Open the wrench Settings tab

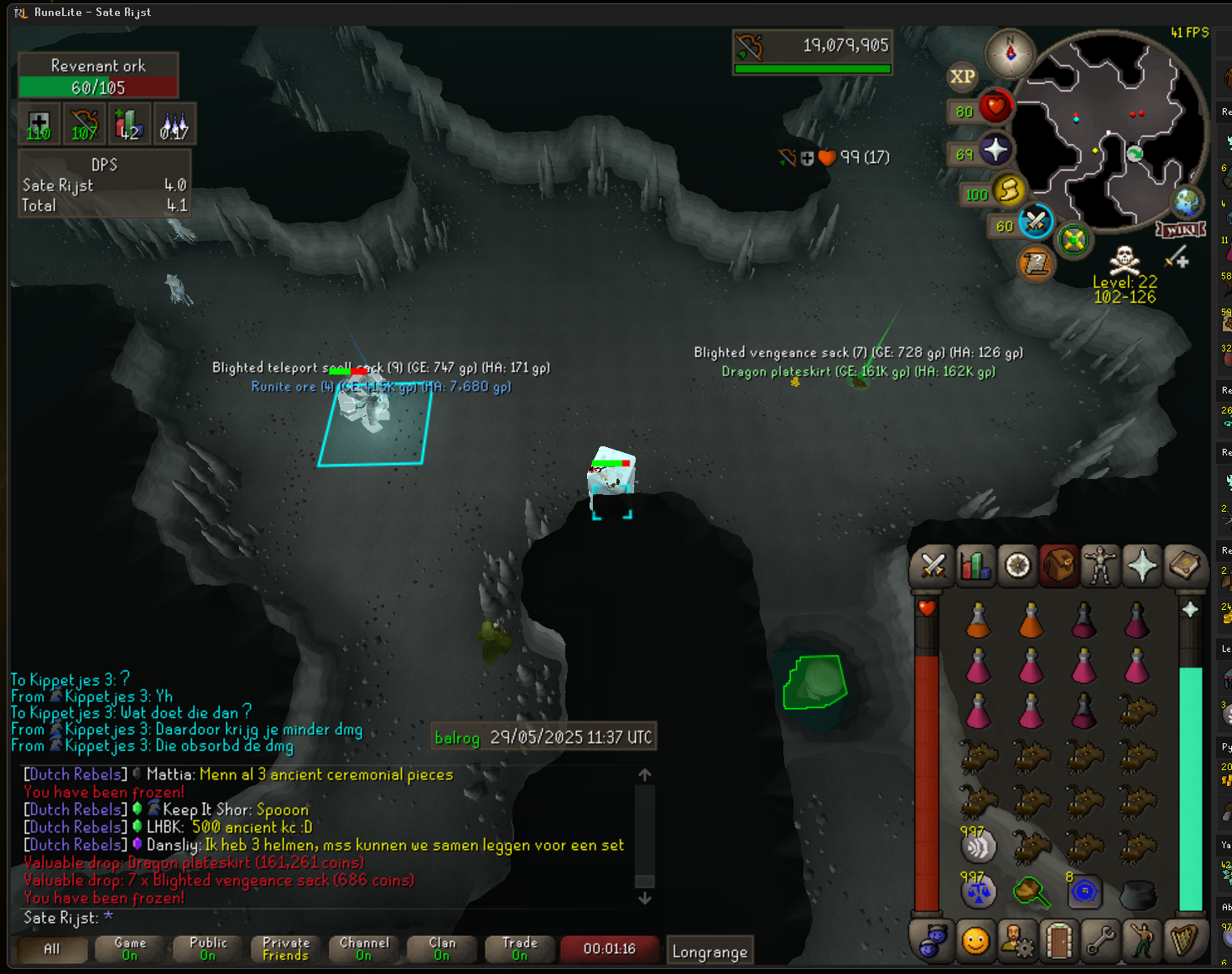click(x=1100, y=941)
